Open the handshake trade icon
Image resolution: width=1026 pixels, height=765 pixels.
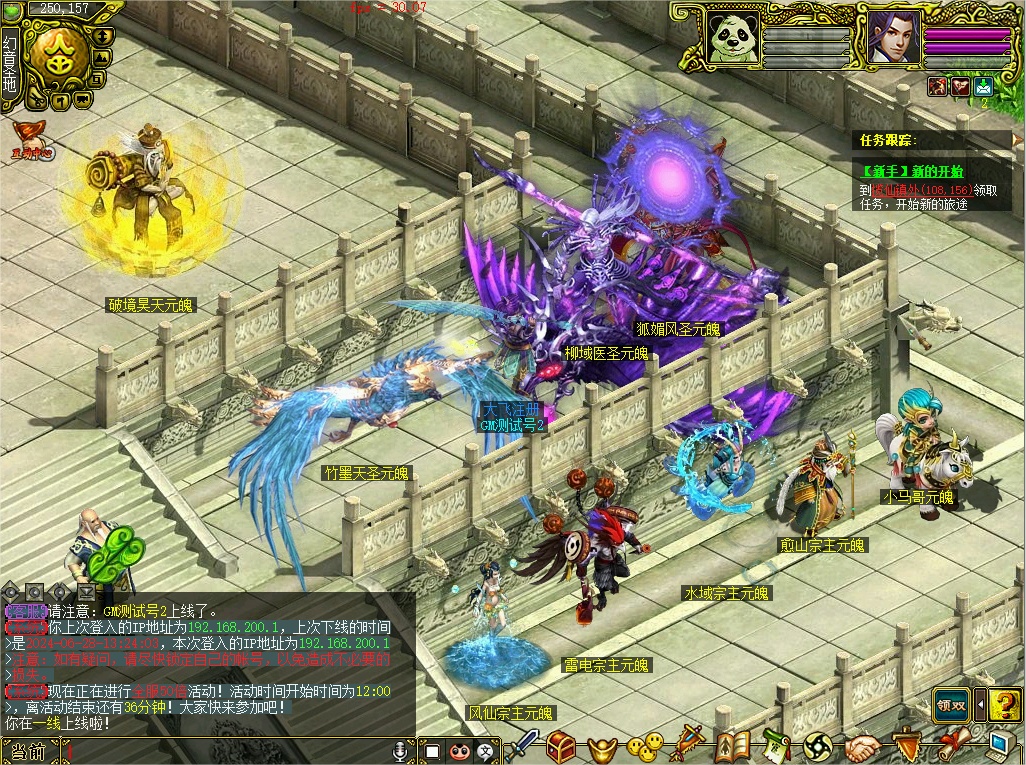click(862, 747)
